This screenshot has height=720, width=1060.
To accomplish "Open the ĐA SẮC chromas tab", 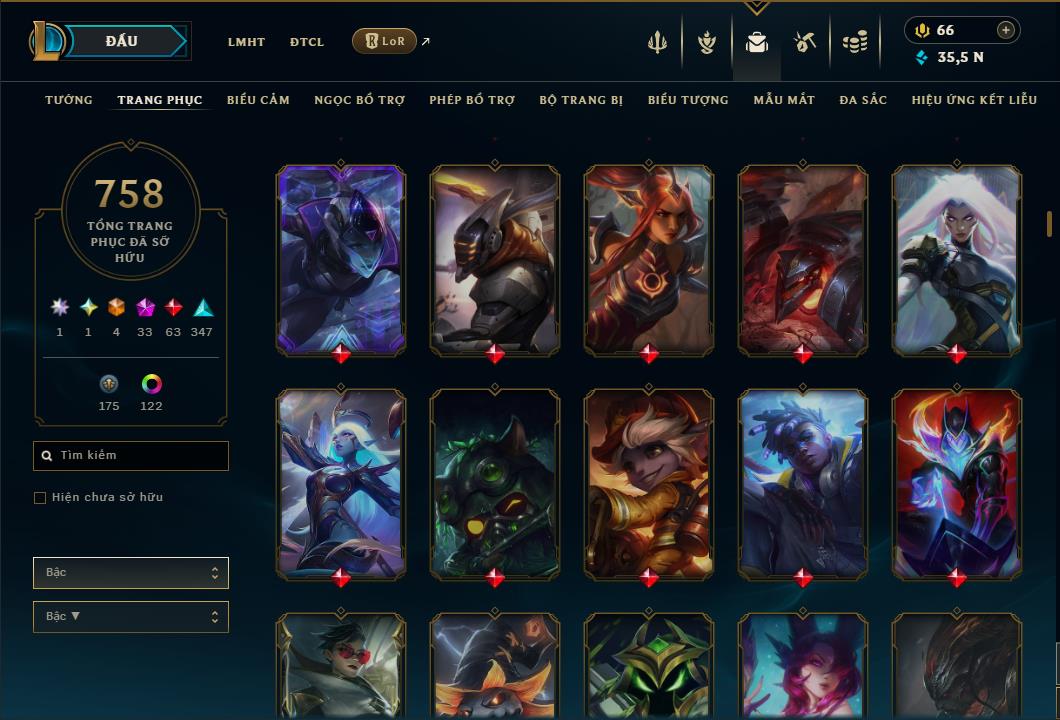I will (x=863, y=100).
